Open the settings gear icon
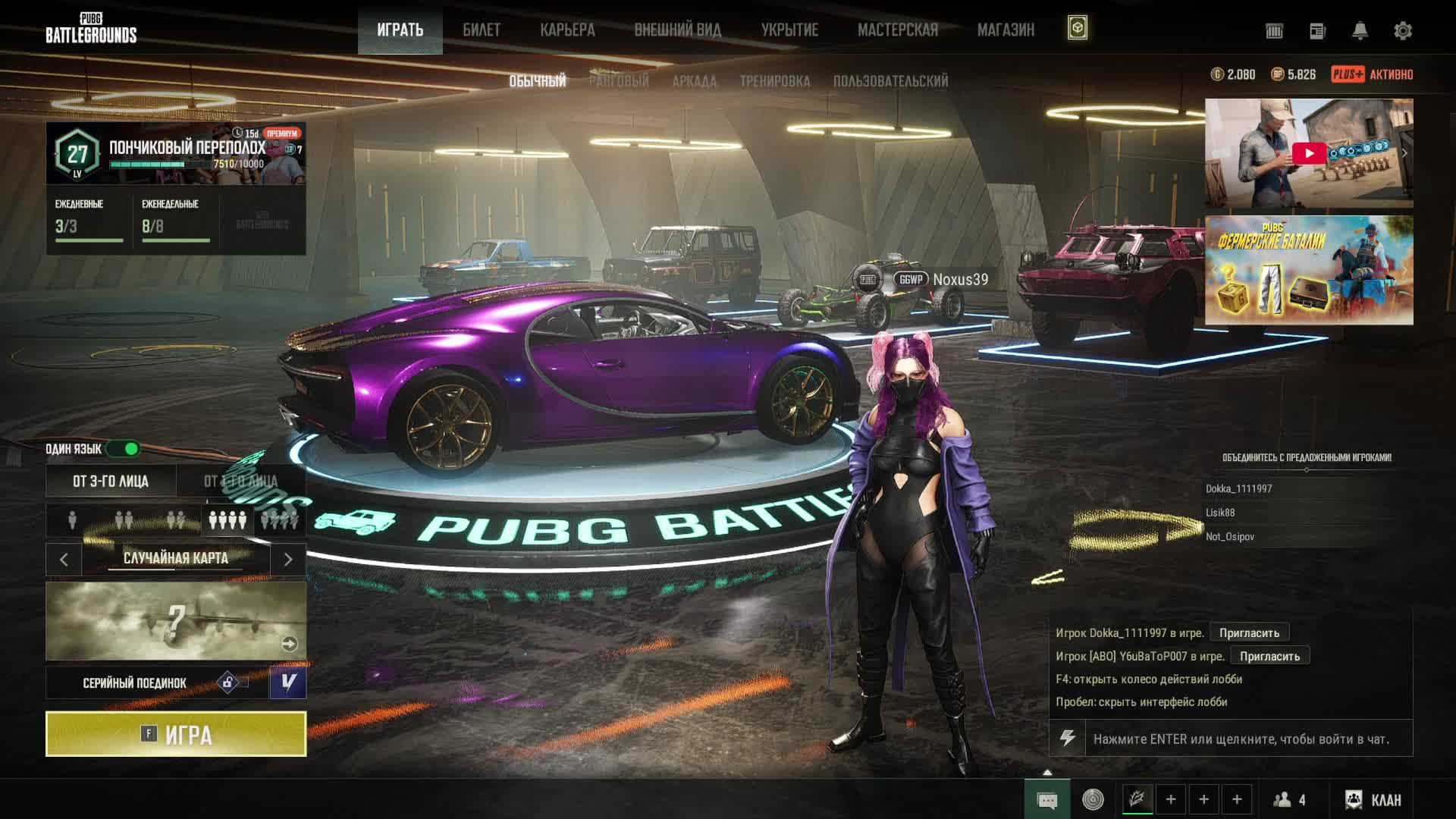The width and height of the screenshot is (1456, 819). [x=1403, y=31]
